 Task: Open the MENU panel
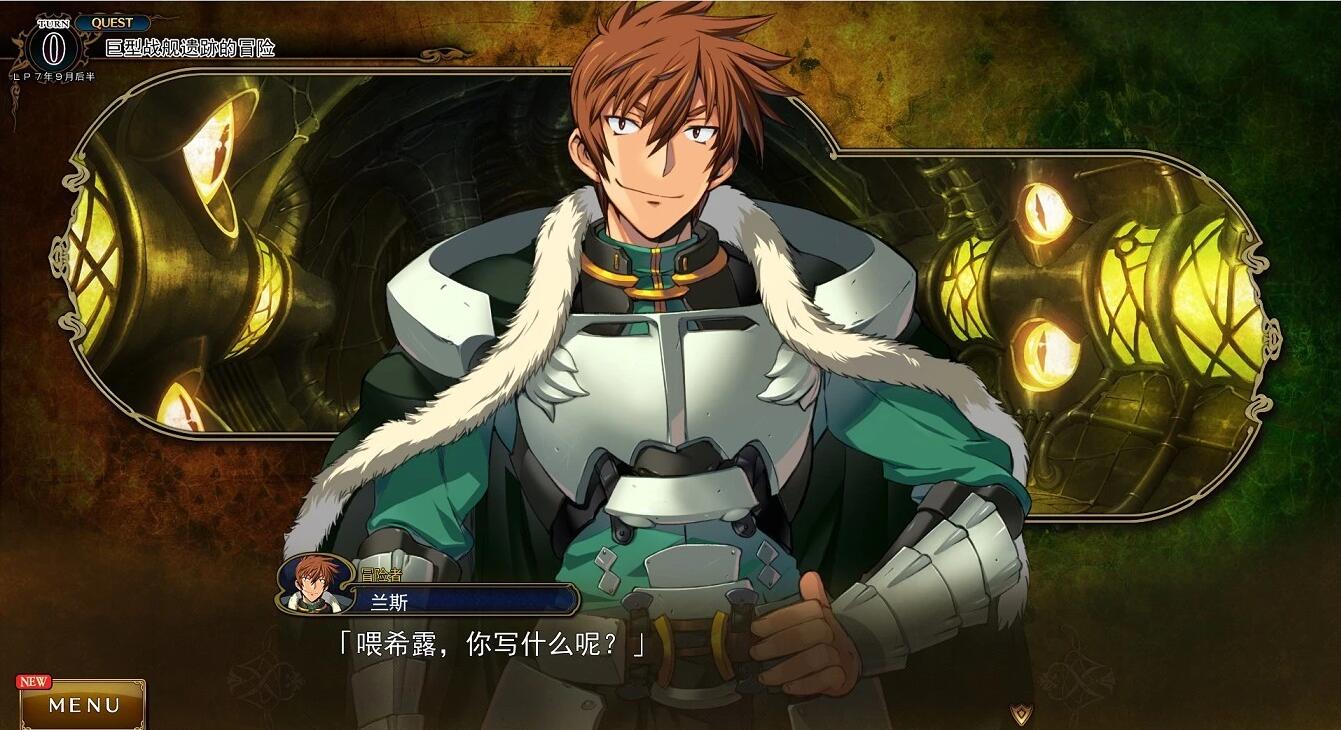point(84,705)
